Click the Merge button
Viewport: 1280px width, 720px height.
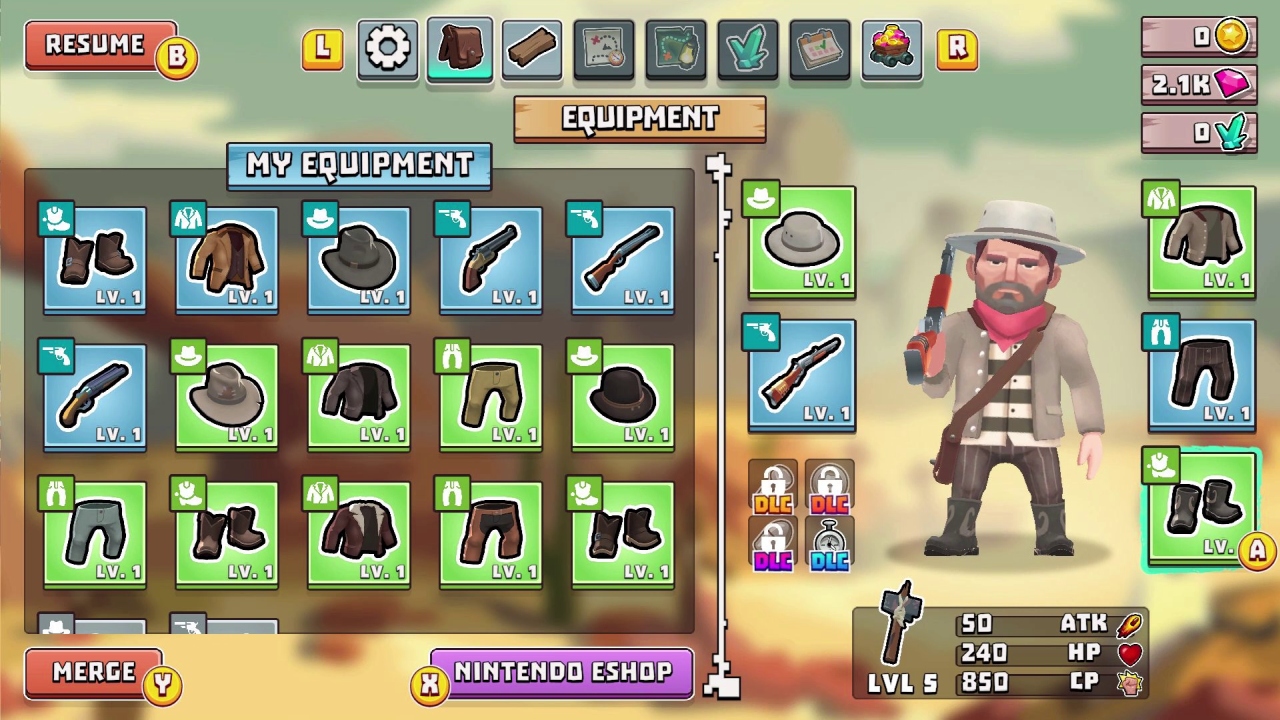(x=95, y=673)
